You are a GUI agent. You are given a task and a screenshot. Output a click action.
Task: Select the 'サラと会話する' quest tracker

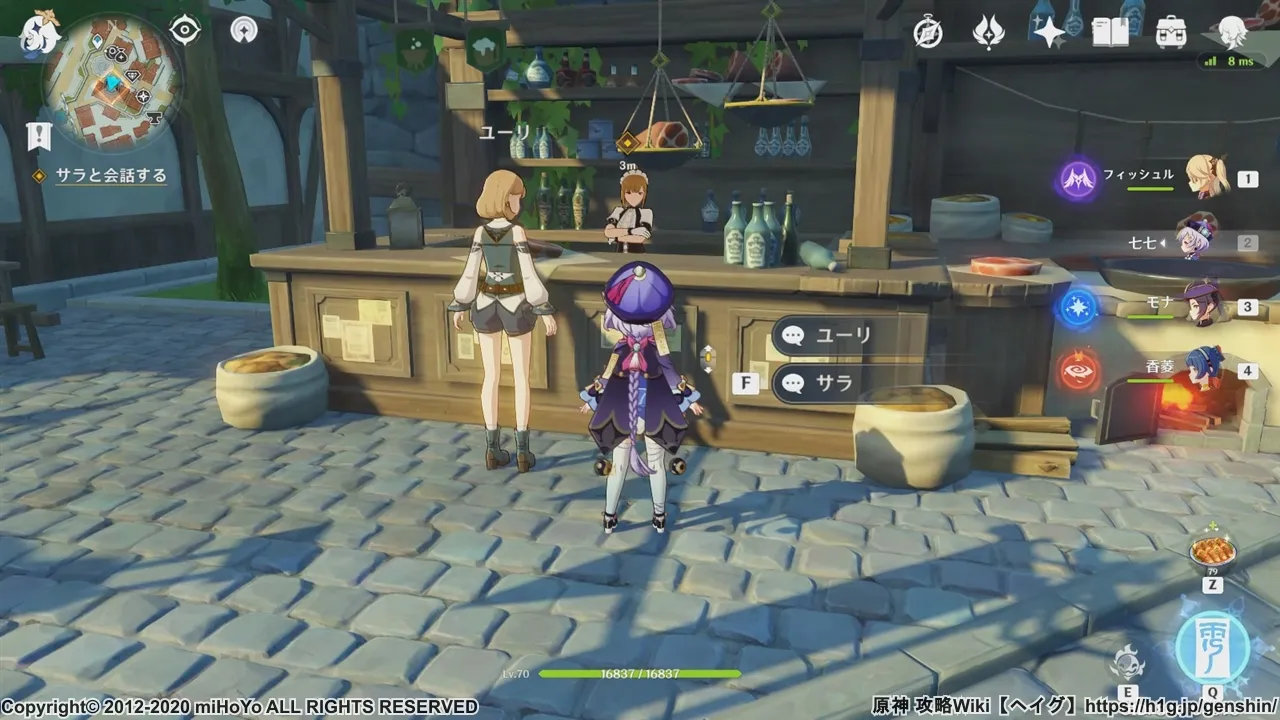pos(110,176)
